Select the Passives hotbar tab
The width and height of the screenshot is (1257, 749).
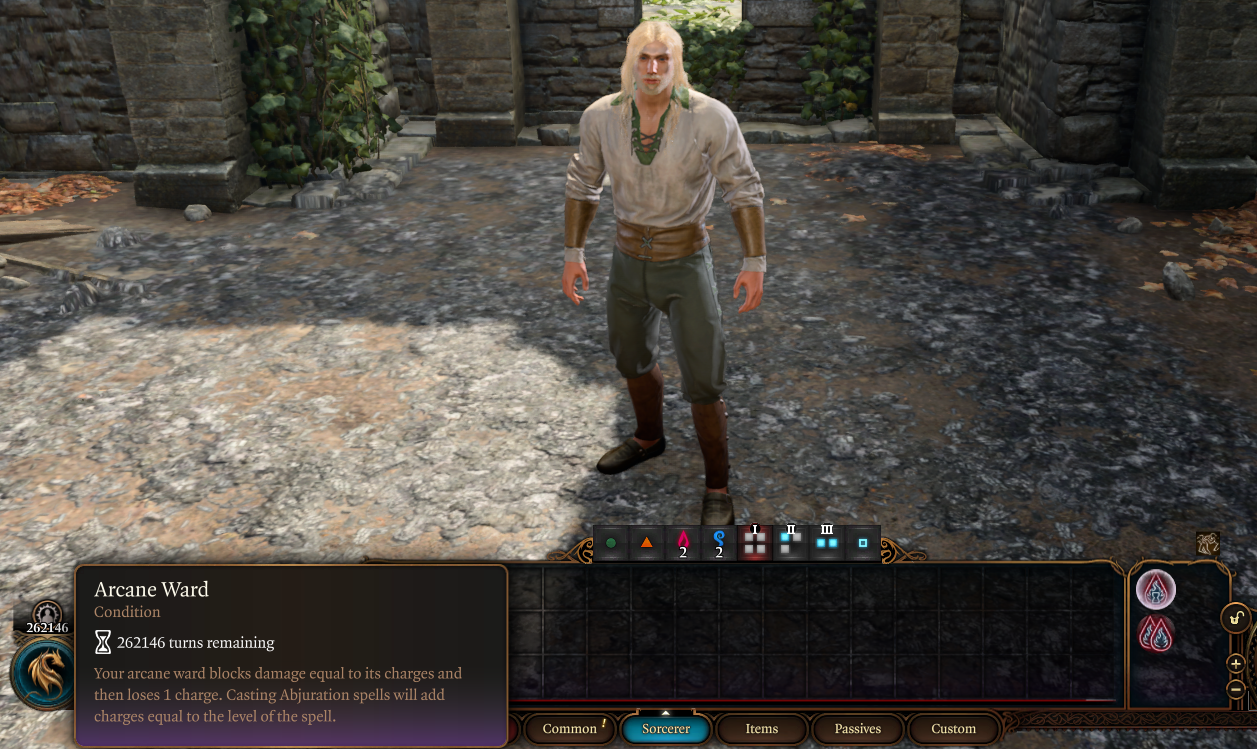pos(858,729)
